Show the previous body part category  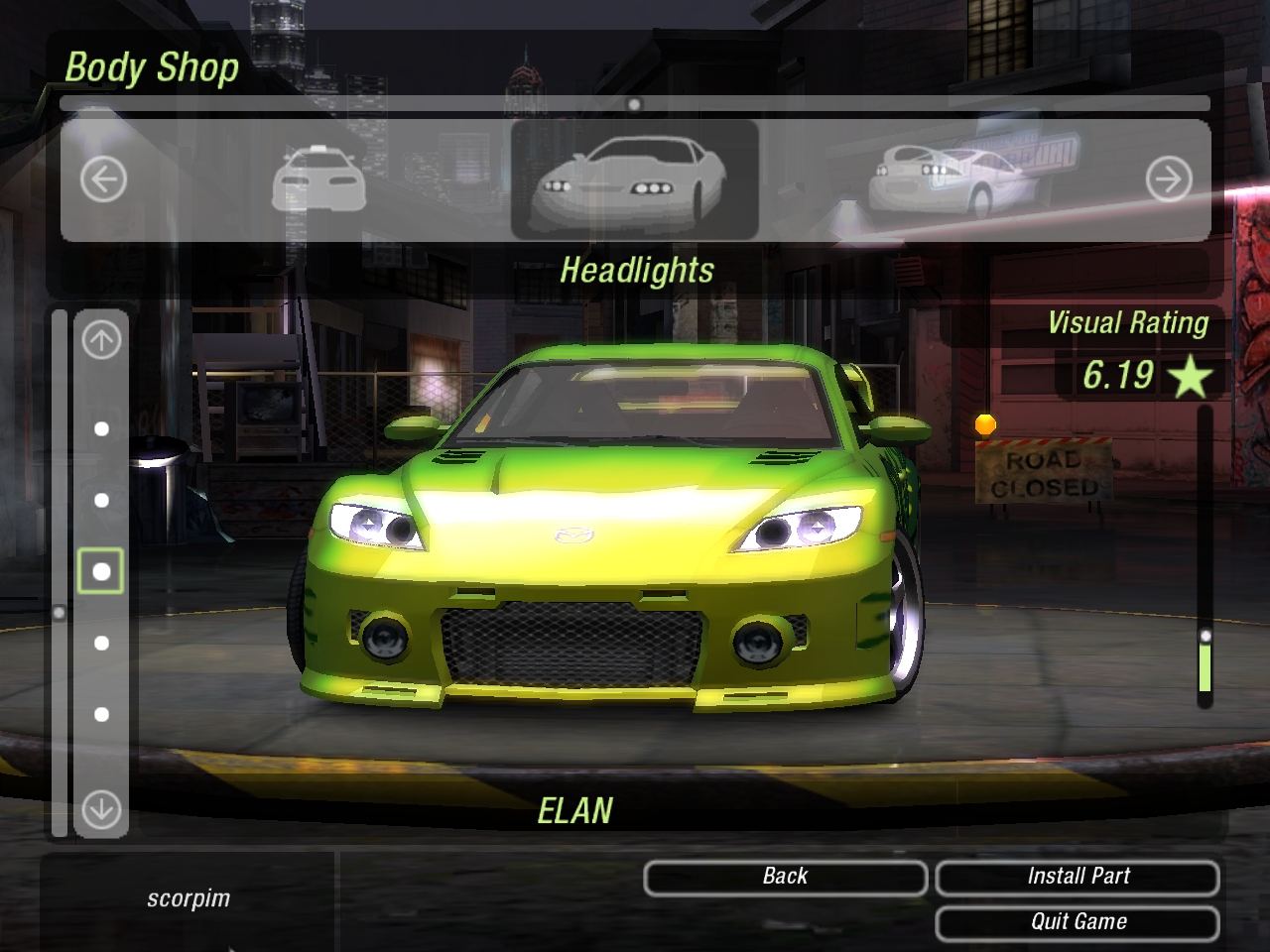103,180
